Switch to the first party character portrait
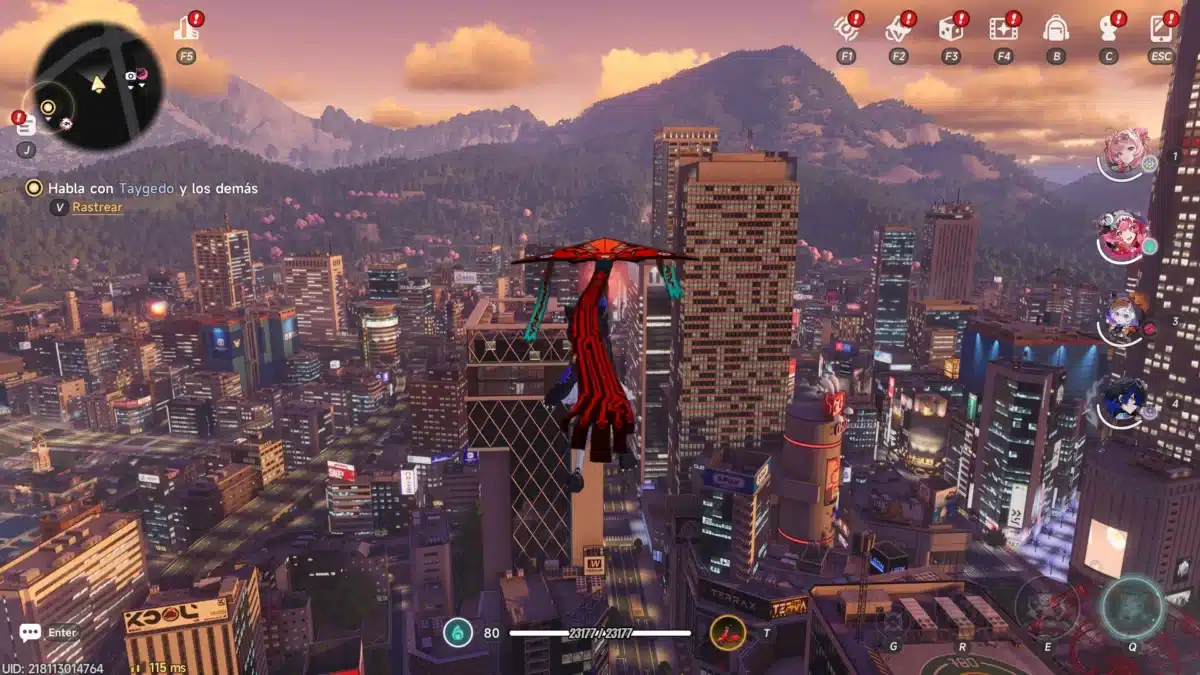This screenshot has height=675, width=1200. 1126,152
